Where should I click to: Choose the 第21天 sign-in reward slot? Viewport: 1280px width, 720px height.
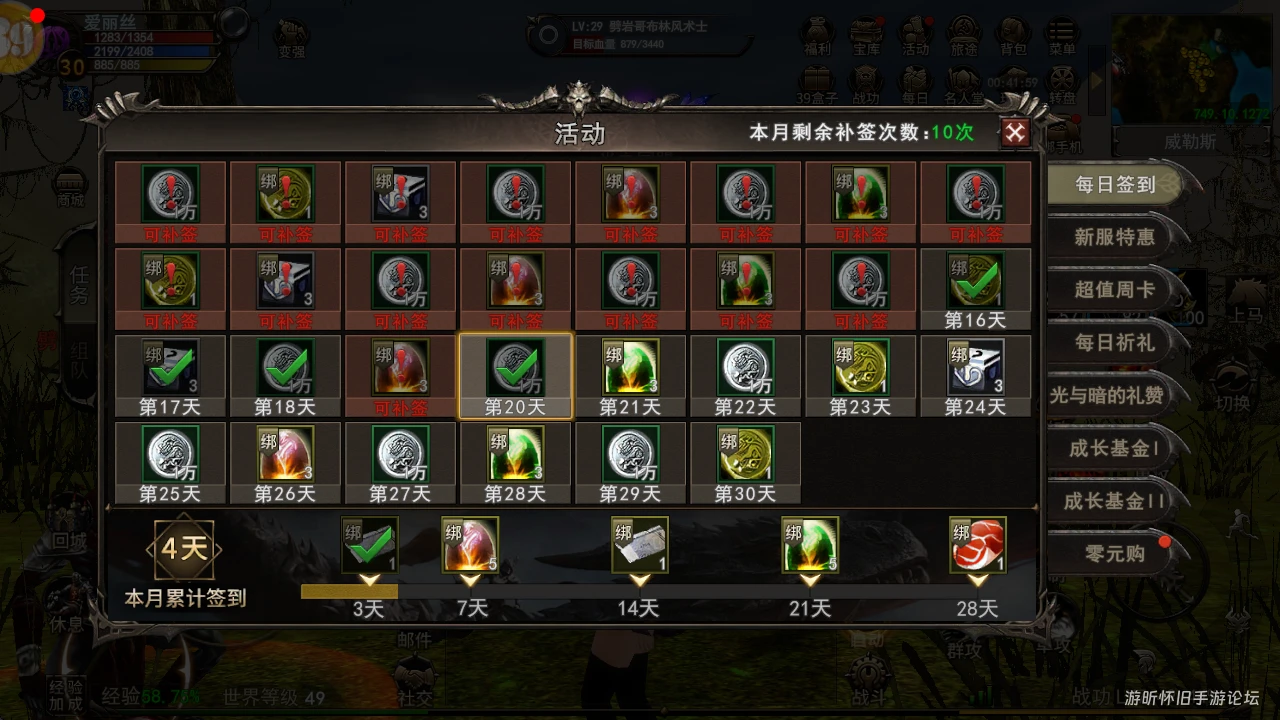(630, 376)
